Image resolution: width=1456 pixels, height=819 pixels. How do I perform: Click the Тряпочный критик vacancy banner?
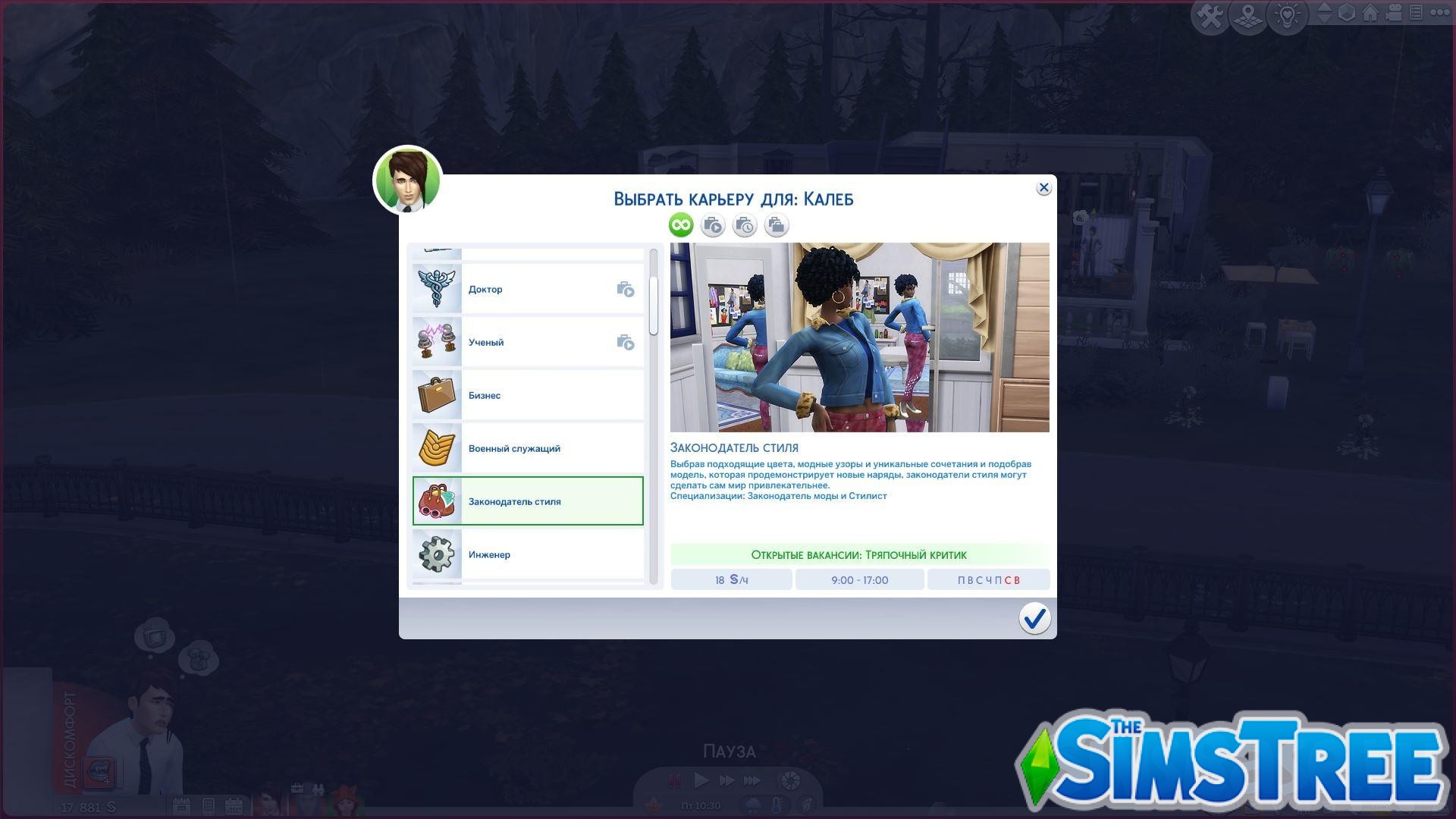coord(859,554)
